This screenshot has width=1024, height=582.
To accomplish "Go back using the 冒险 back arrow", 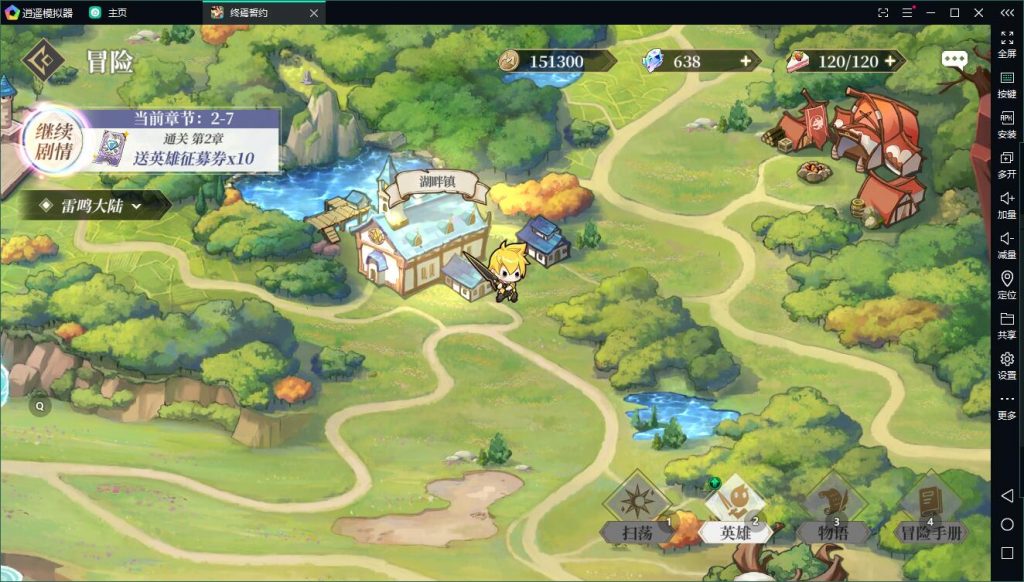I will click(43, 60).
